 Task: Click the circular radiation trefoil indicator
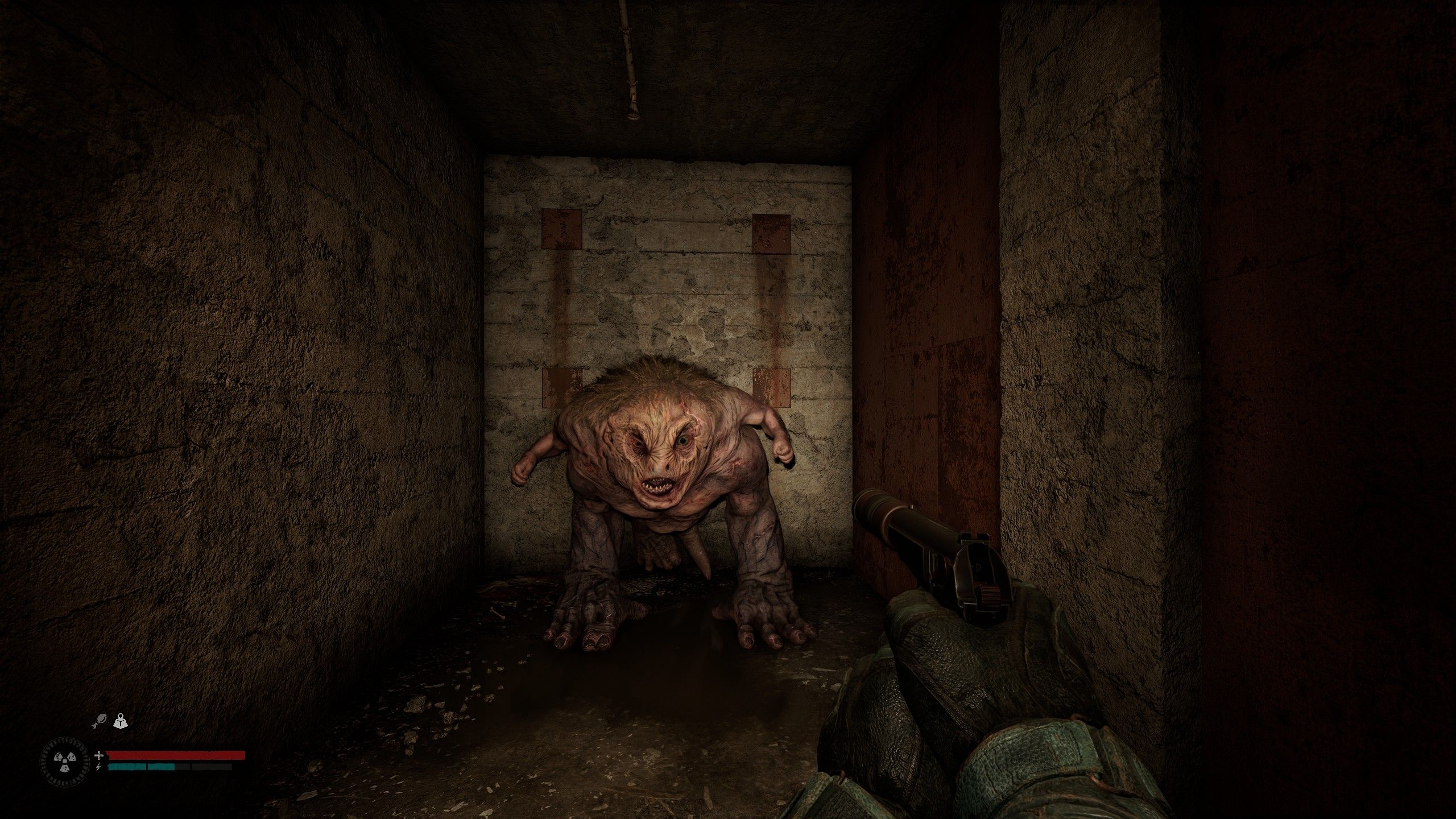64,762
